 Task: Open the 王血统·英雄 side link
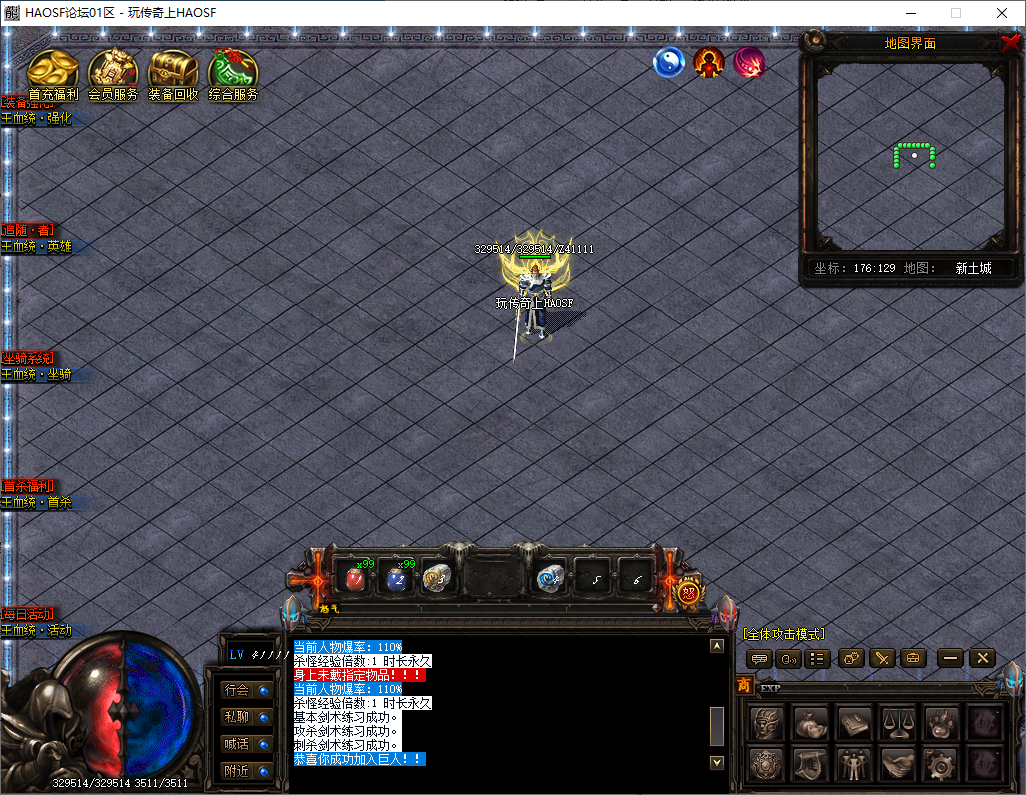point(37,247)
